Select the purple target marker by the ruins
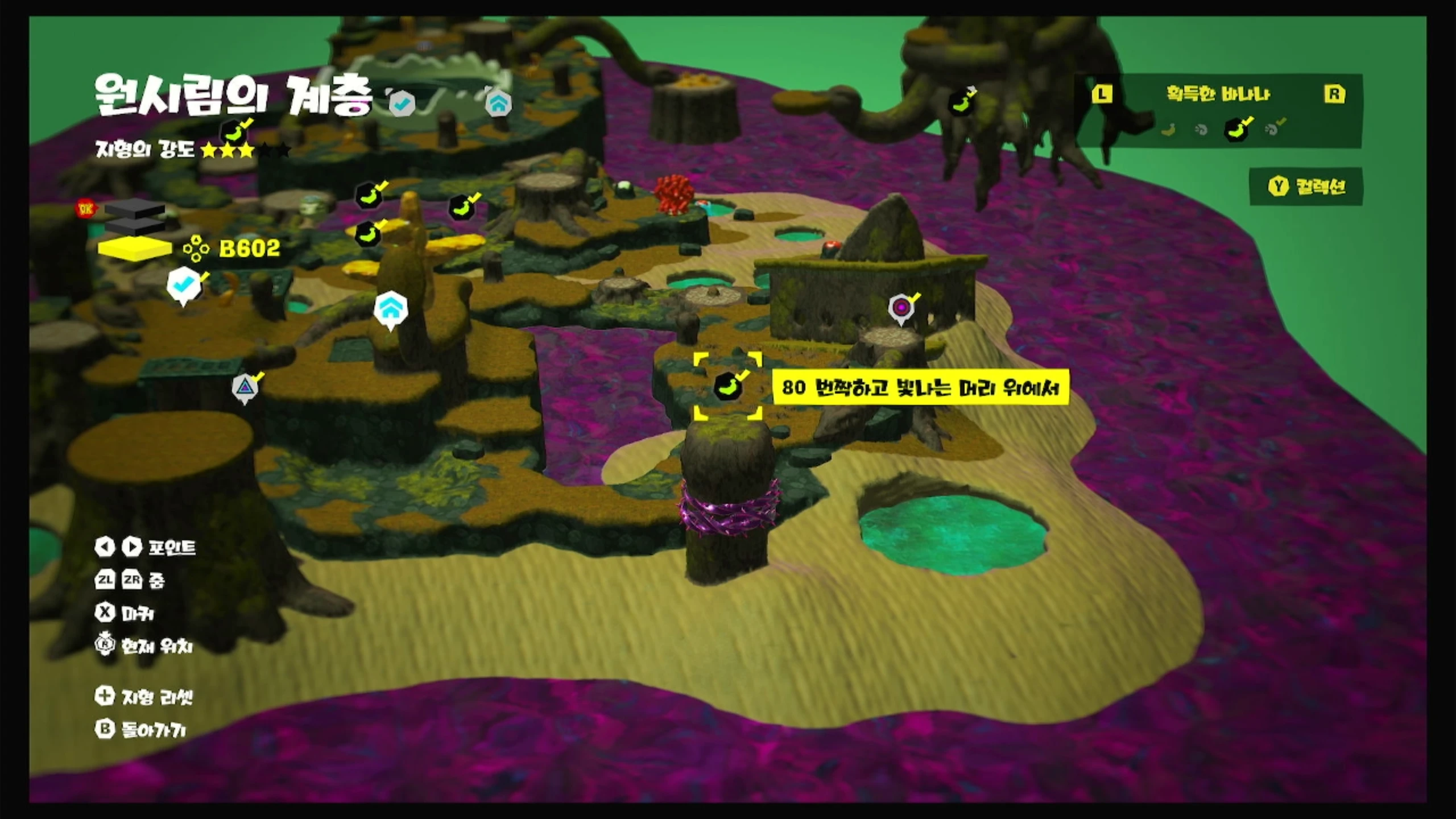The width and height of the screenshot is (1456, 819). pos(901,308)
